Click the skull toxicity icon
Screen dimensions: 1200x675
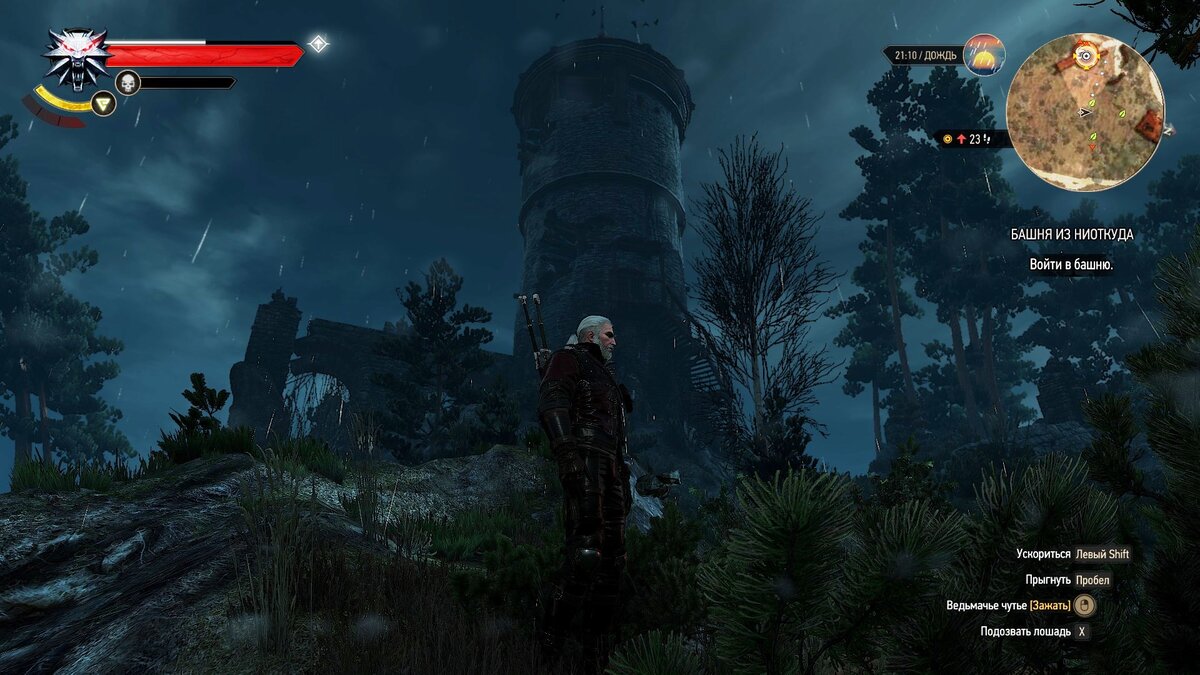point(128,82)
